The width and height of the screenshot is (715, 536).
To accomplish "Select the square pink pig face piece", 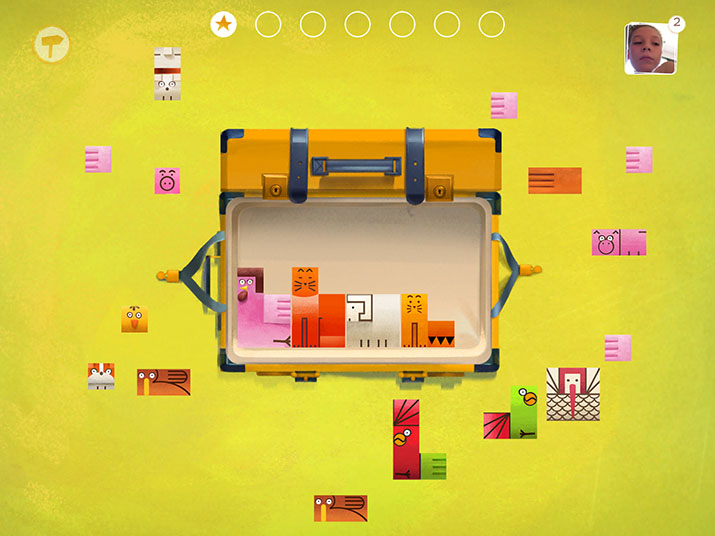I will tap(167, 181).
